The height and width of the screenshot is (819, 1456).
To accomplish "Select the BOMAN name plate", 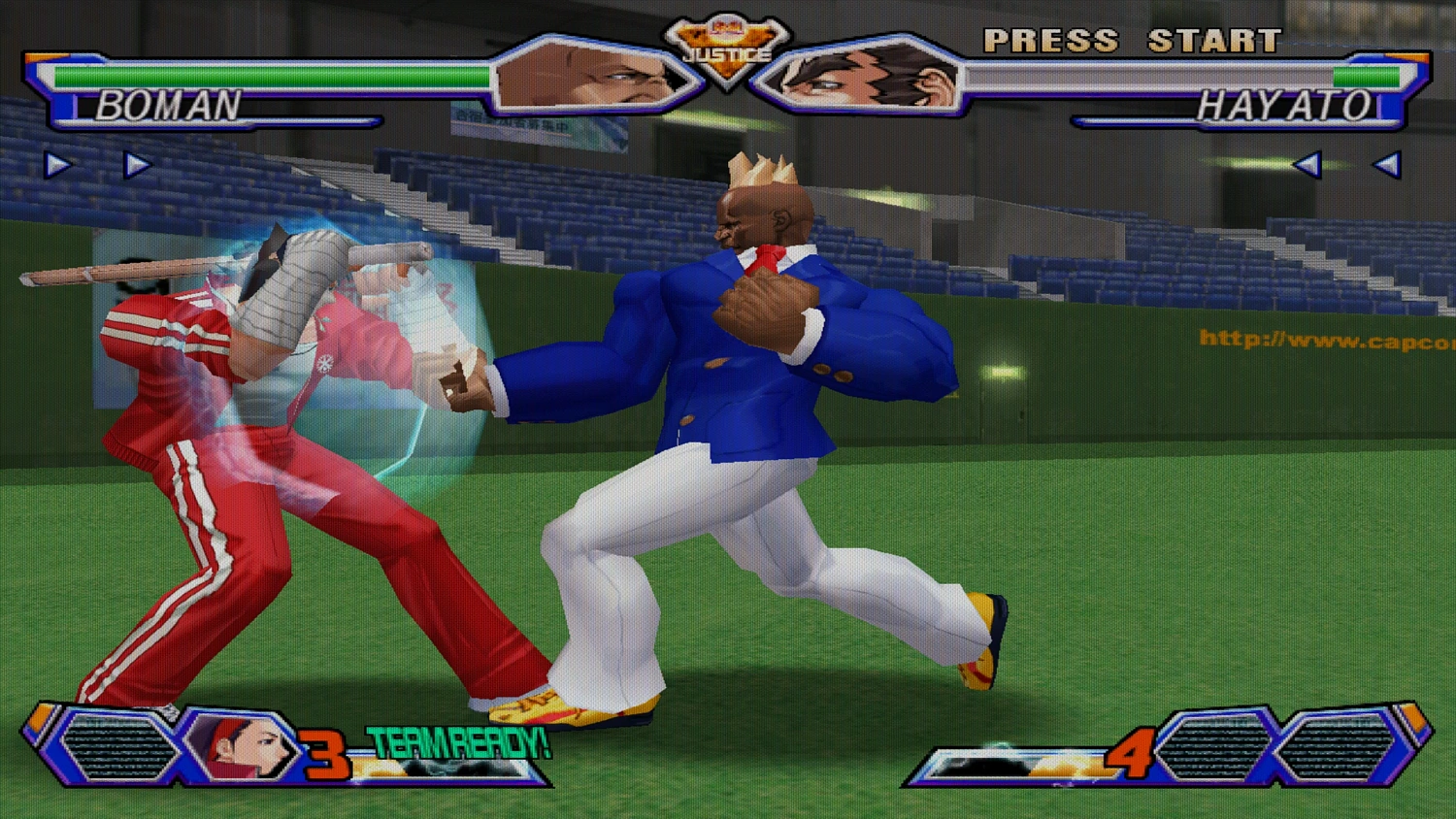I will [x=170, y=109].
